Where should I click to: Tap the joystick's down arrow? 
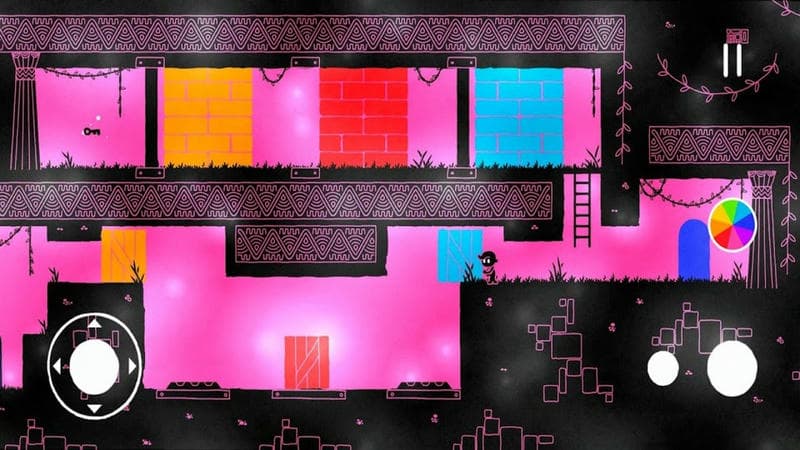click(x=95, y=408)
